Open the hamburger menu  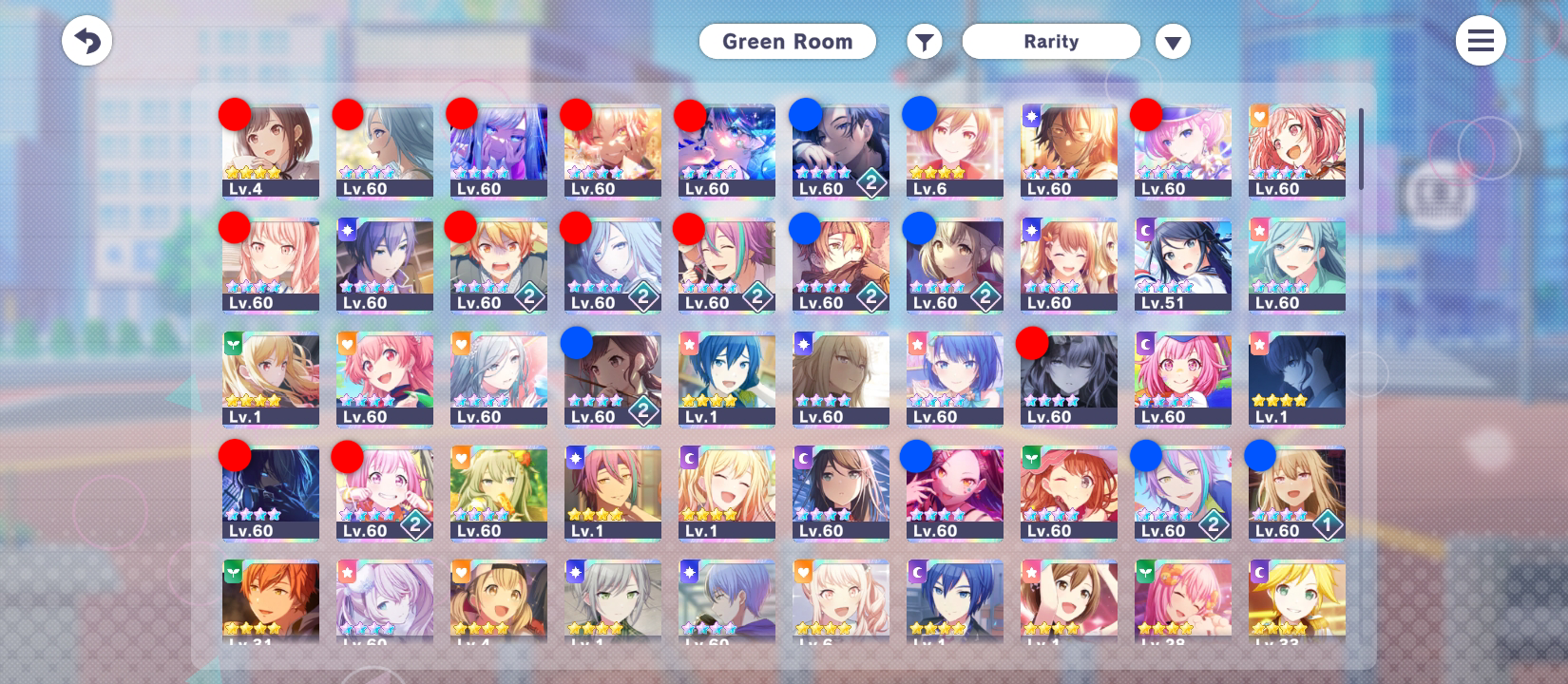(1481, 41)
